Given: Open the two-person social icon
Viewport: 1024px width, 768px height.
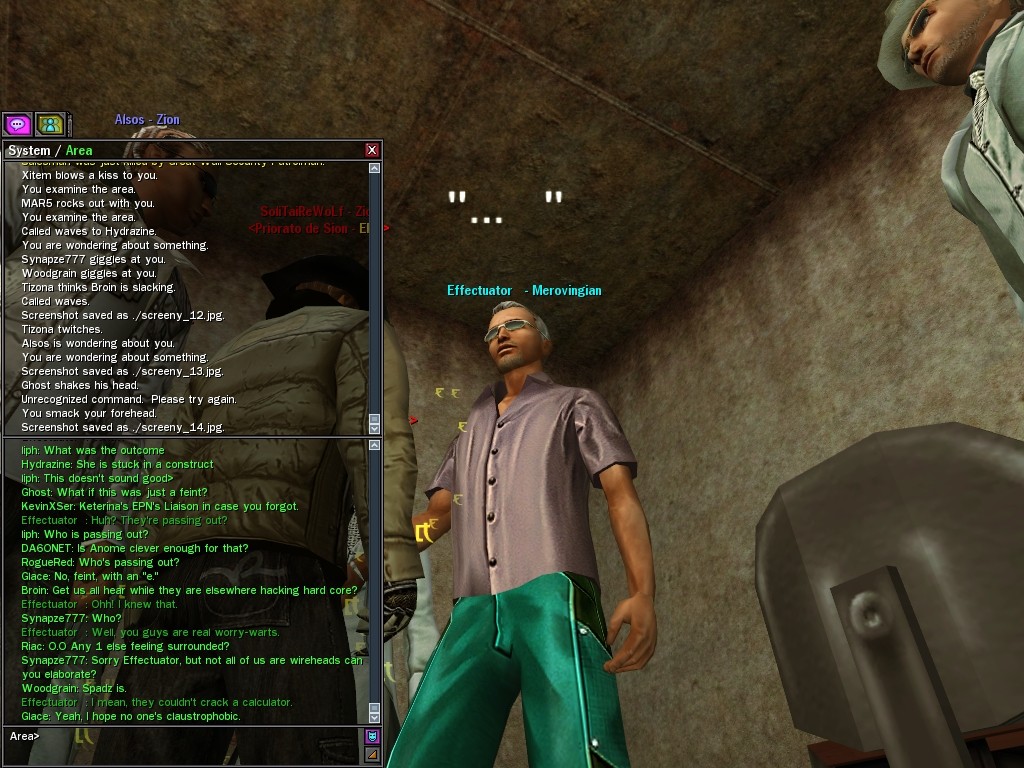Looking at the screenshot, I should pyautogui.click(x=50, y=124).
